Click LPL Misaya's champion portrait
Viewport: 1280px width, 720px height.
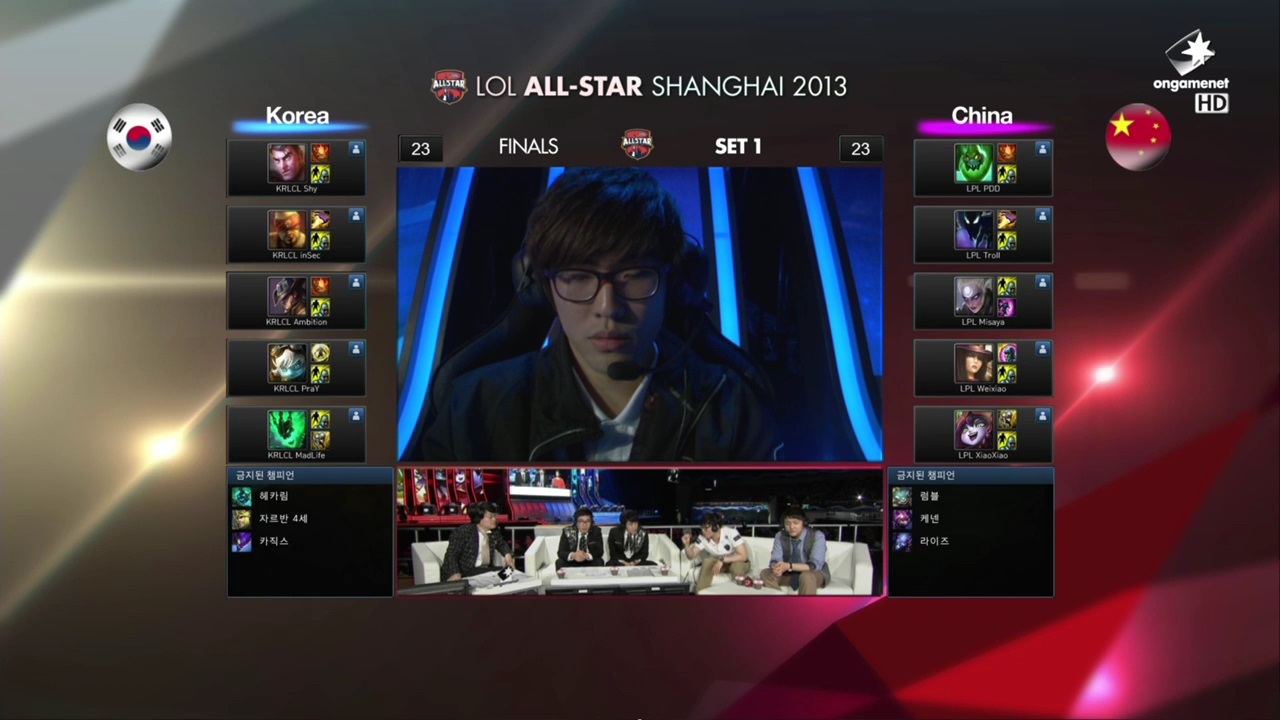coord(973,297)
